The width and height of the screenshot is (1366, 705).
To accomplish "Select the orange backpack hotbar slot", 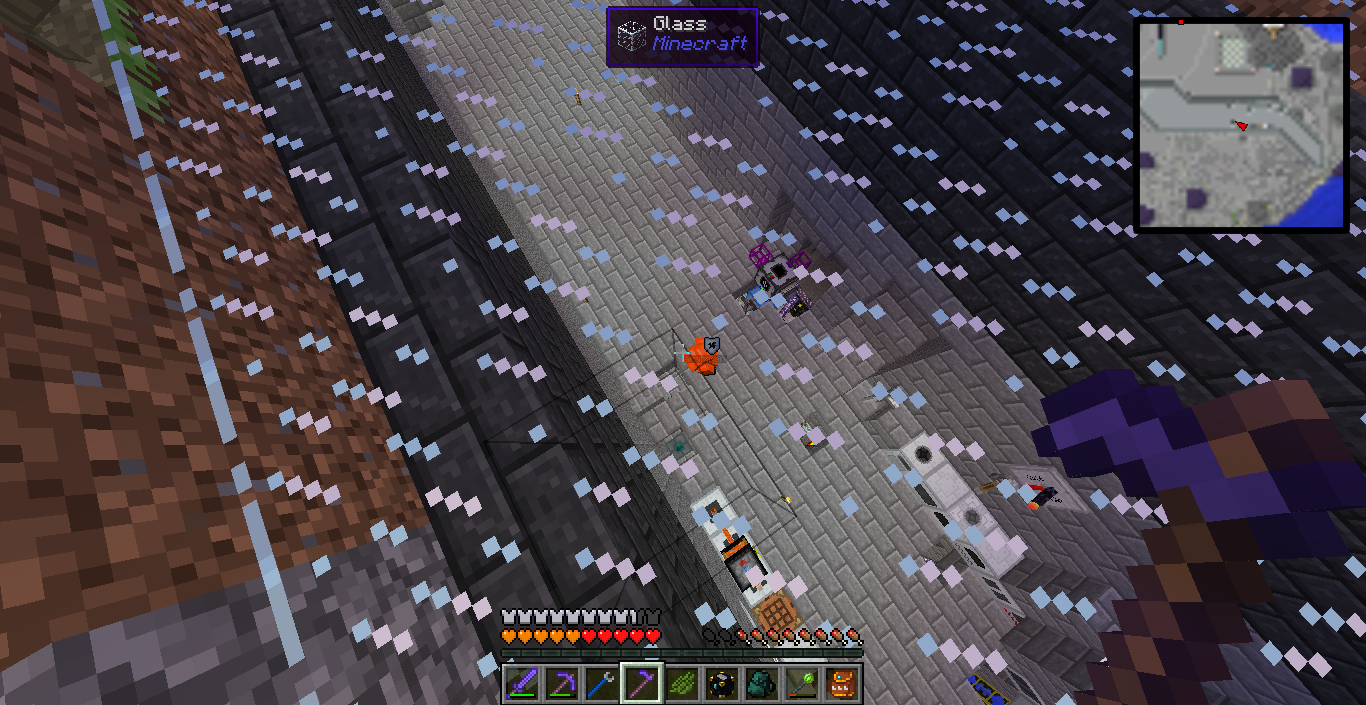I will (841, 684).
